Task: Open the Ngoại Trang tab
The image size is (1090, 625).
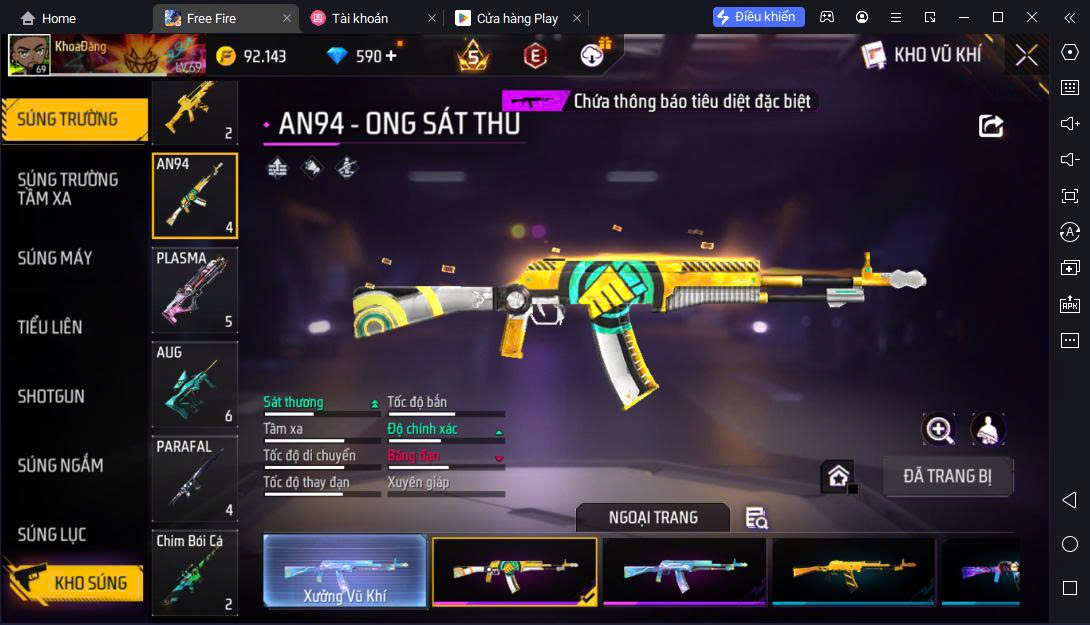Action: point(653,517)
